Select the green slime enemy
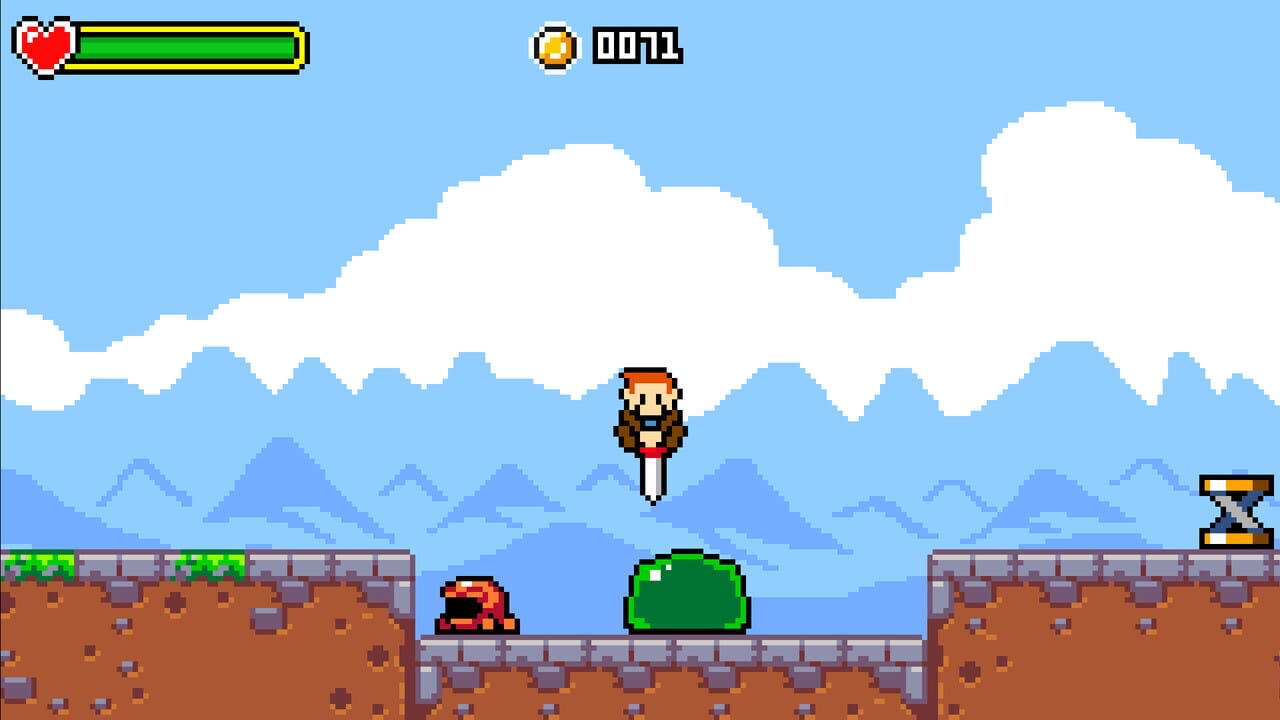This screenshot has height=720, width=1280. click(x=688, y=595)
